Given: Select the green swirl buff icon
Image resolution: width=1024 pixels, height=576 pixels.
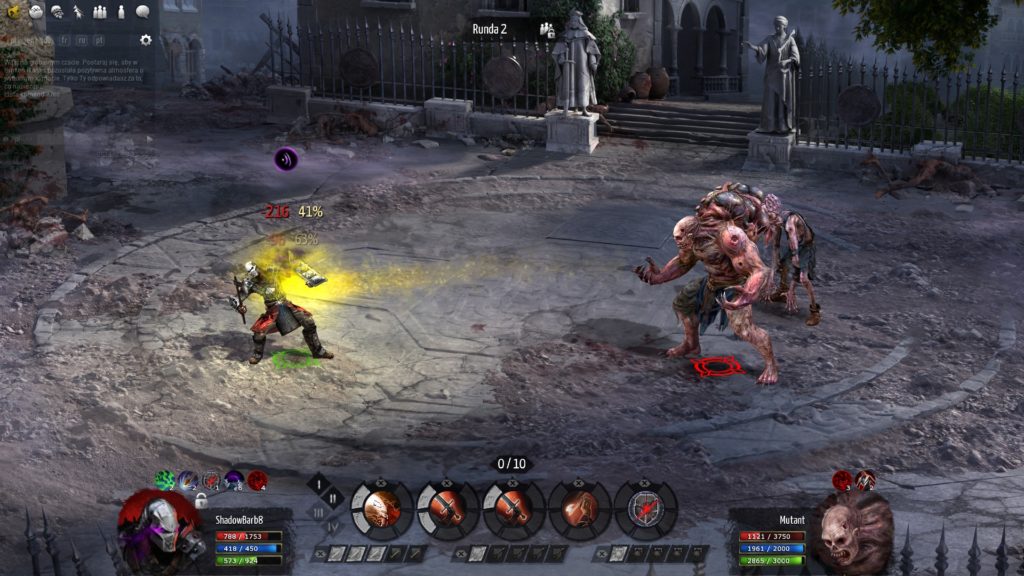Looking at the screenshot, I should [x=165, y=480].
